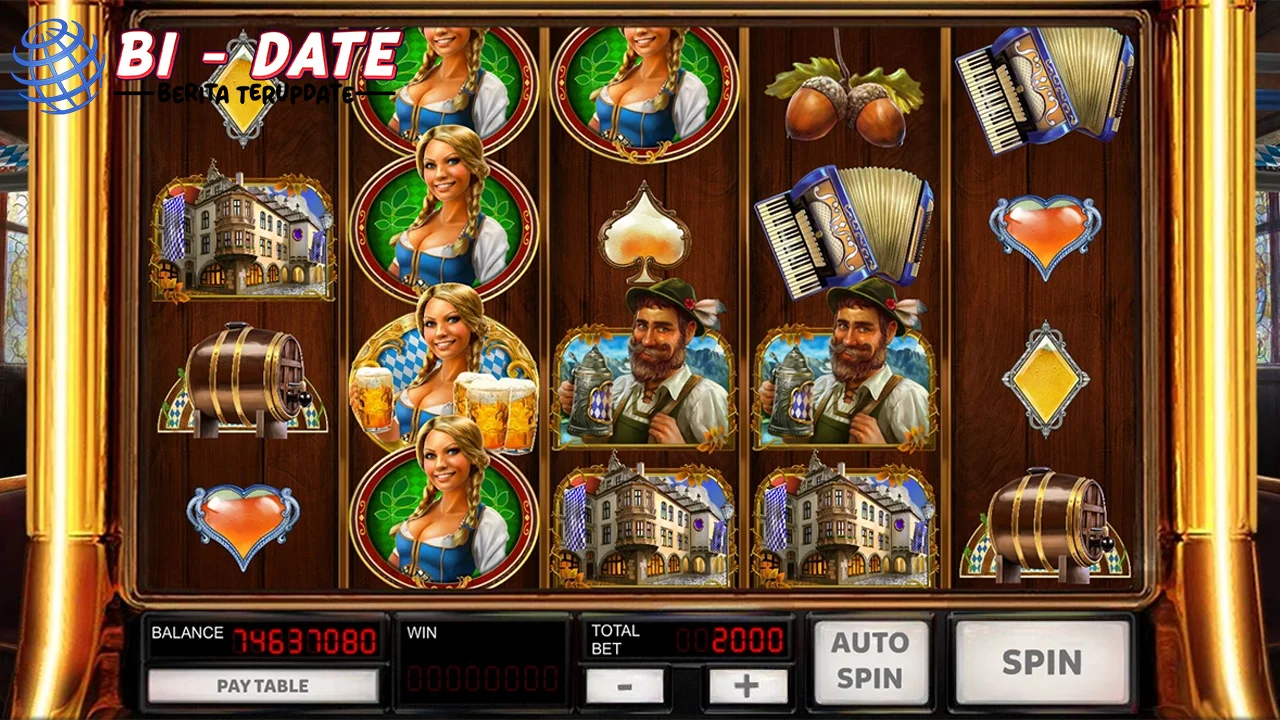Click the globe icon beside the logo
Screen dimensions: 1280x720
[55, 65]
